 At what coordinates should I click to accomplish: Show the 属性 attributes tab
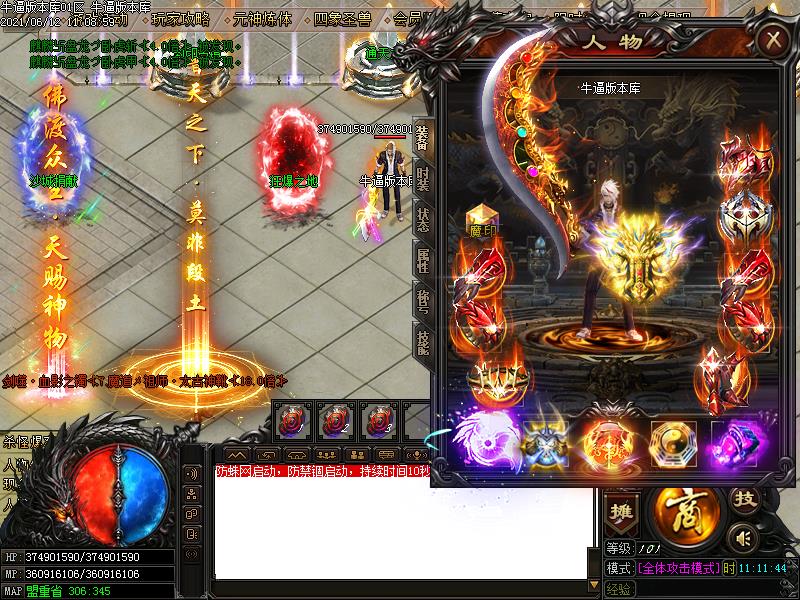[x=422, y=260]
